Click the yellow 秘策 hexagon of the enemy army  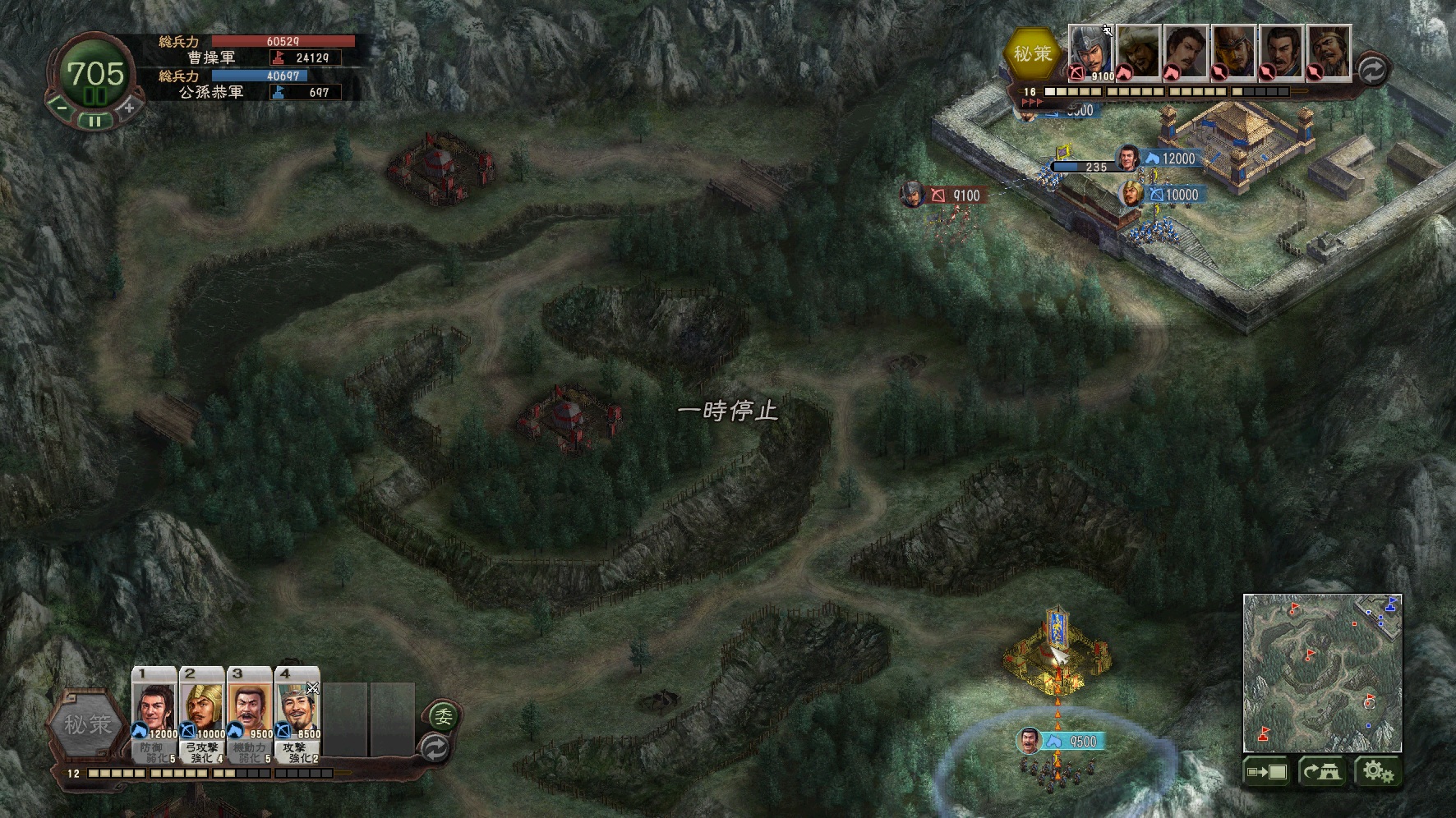click(x=1031, y=54)
